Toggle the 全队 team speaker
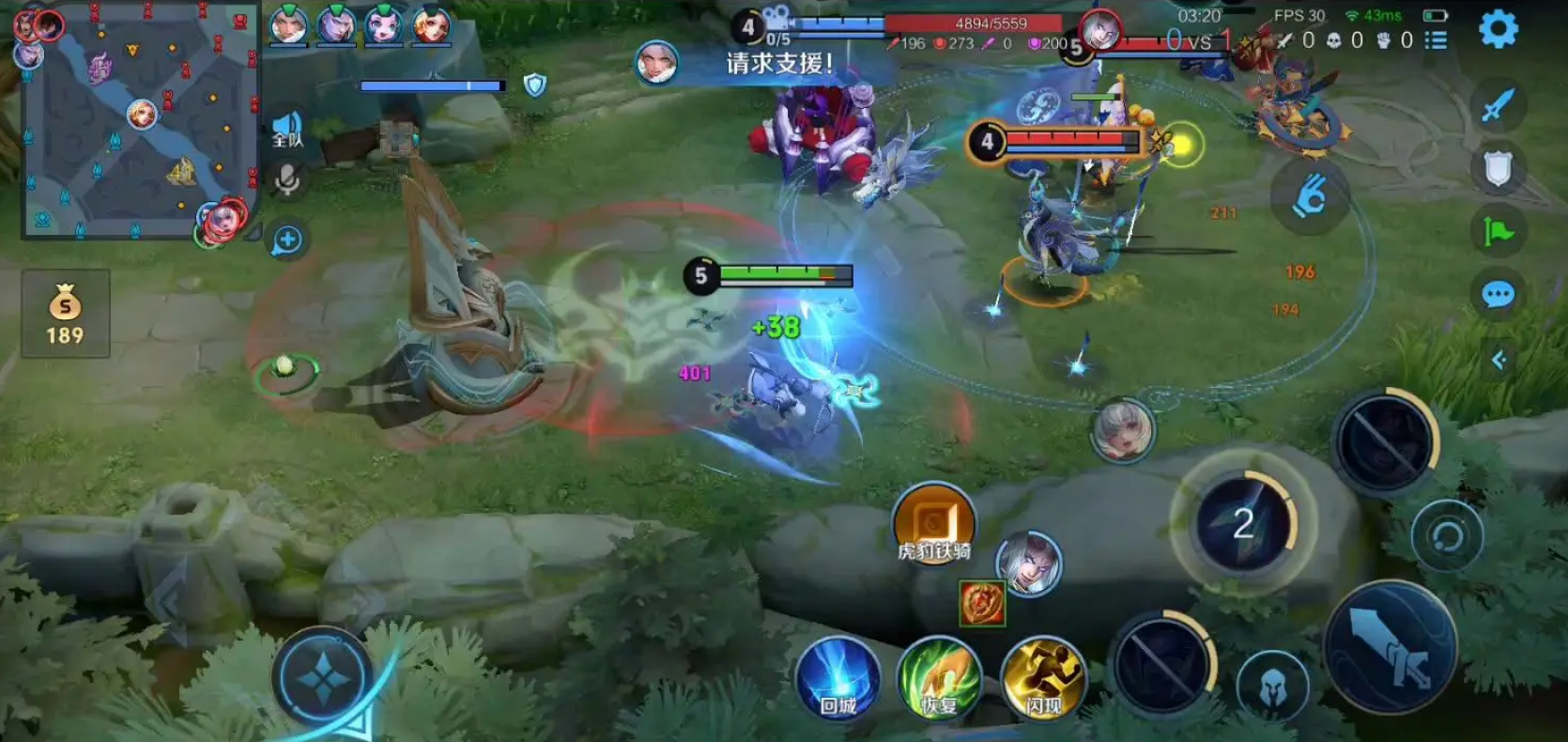The height and width of the screenshot is (742, 1568). coord(287,129)
